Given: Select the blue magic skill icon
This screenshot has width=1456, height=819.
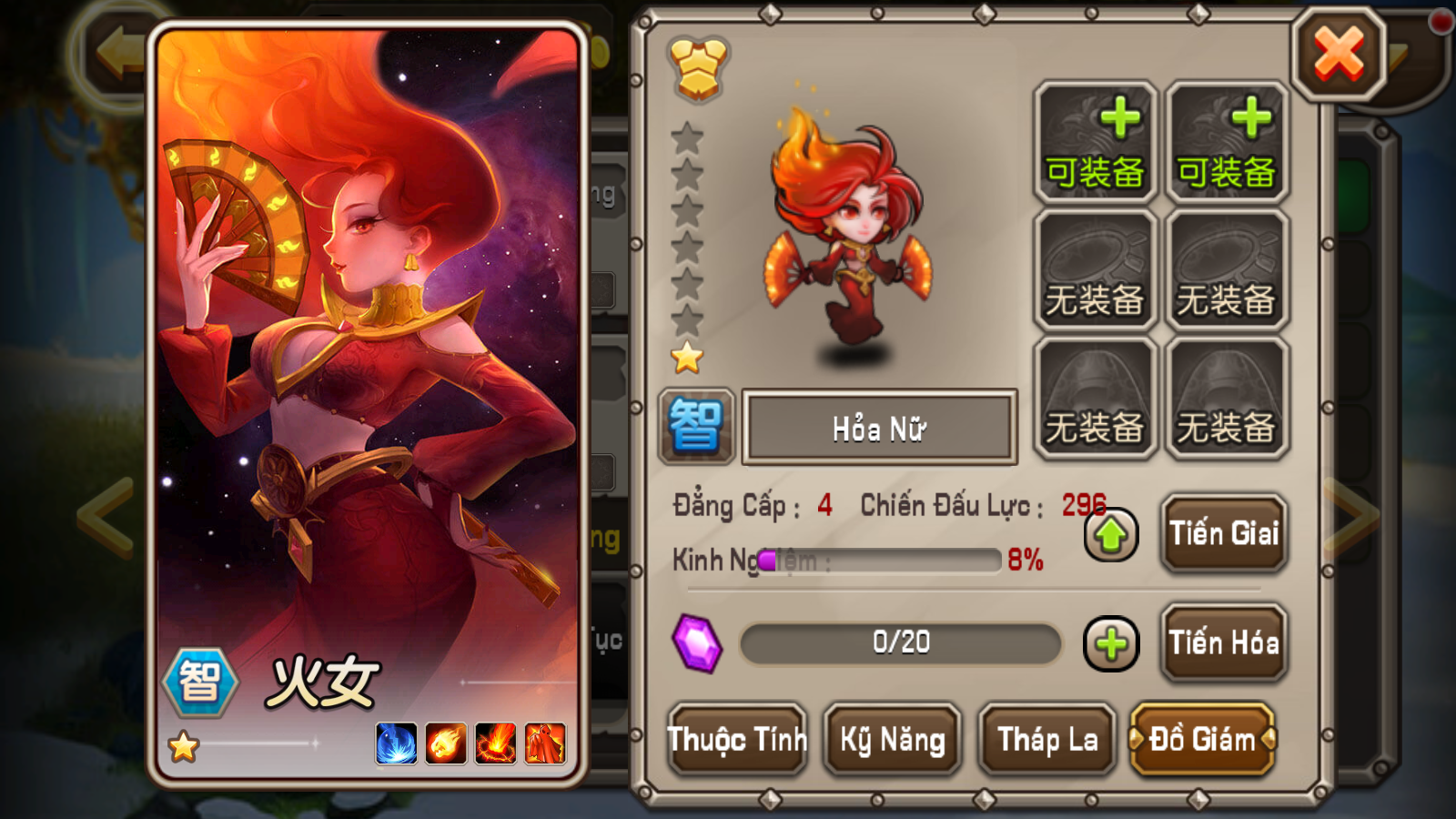Looking at the screenshot, I should (x=395, y=743).
